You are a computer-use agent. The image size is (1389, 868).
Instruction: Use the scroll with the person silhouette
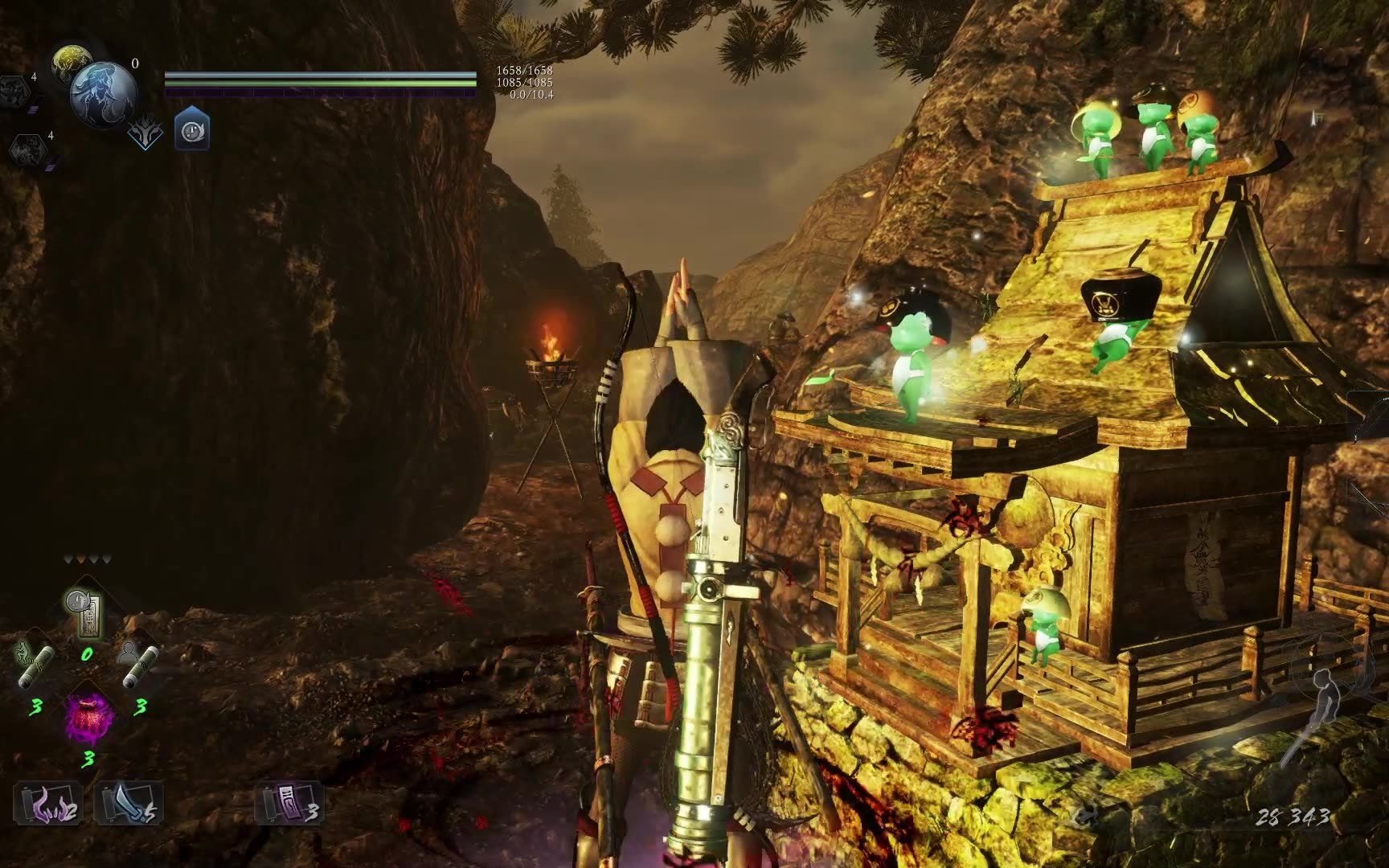[139, 666]
